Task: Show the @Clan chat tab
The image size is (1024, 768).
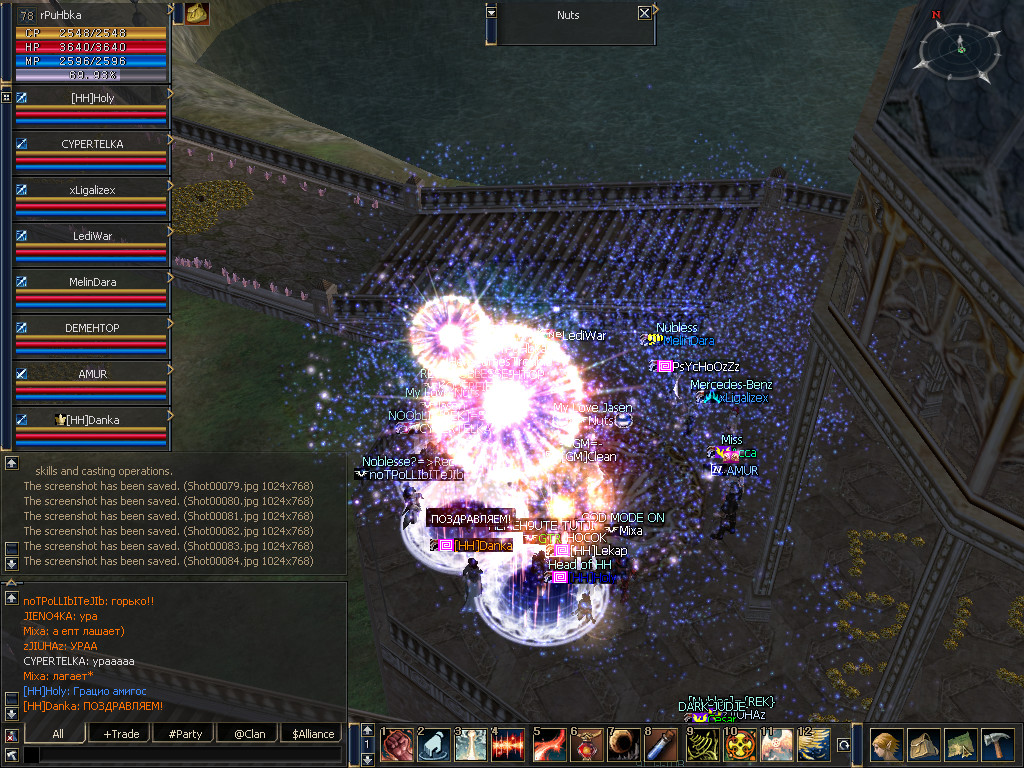Action: click(x=248, y=734)
